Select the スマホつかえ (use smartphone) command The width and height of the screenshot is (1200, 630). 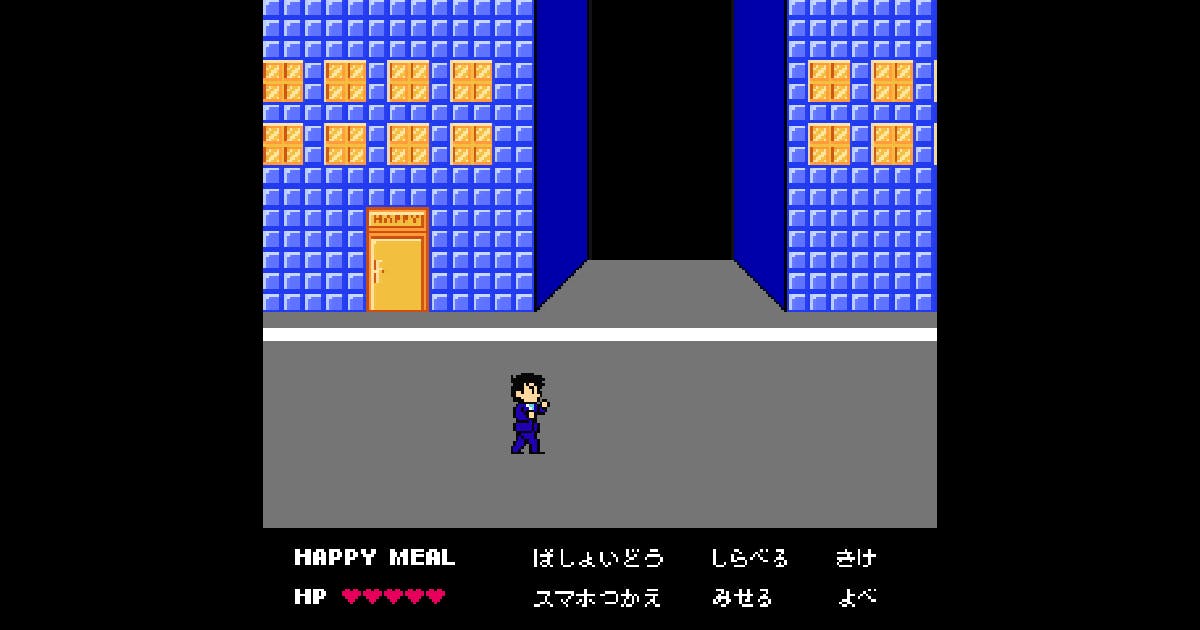tap(598, 598)
